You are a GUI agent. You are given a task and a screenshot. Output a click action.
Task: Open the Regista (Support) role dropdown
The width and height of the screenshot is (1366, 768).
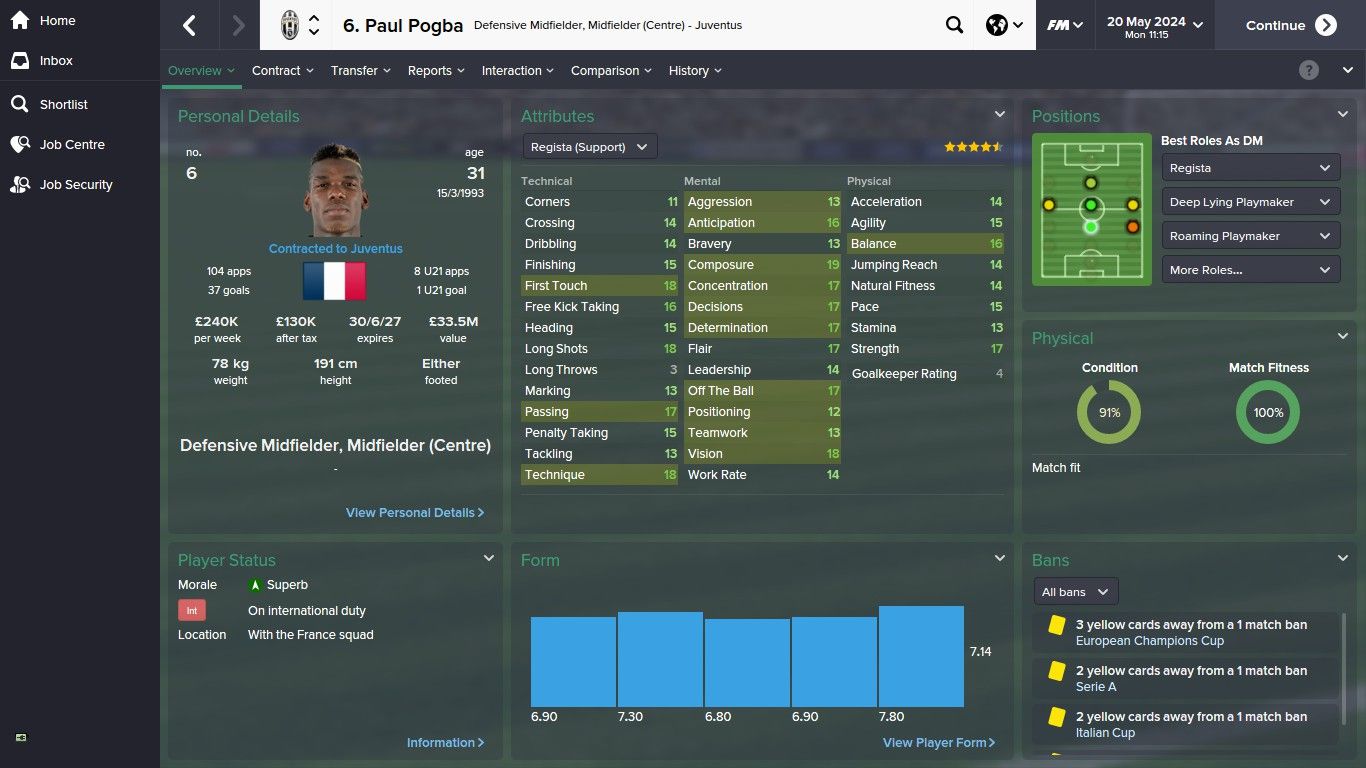coord(590,147)
